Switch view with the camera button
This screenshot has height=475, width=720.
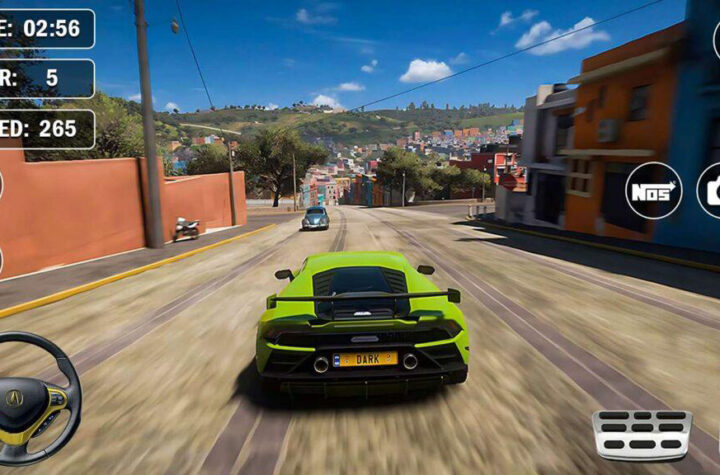pyautogui.click(x=711, y=190)
